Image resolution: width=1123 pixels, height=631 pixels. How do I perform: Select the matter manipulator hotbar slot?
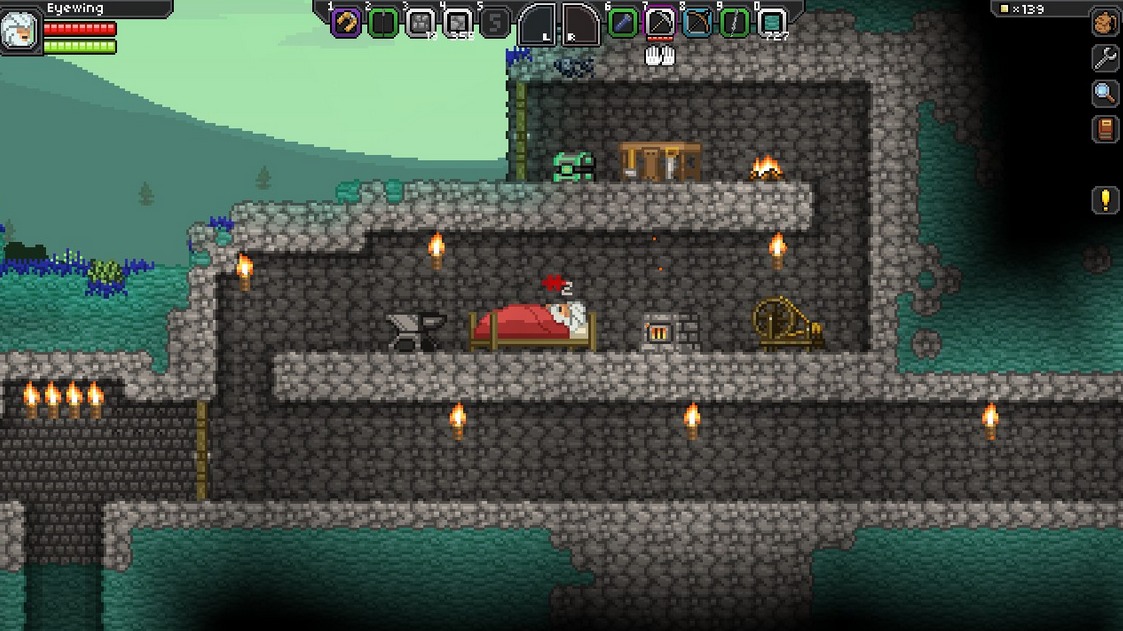[x=346, y=22]
